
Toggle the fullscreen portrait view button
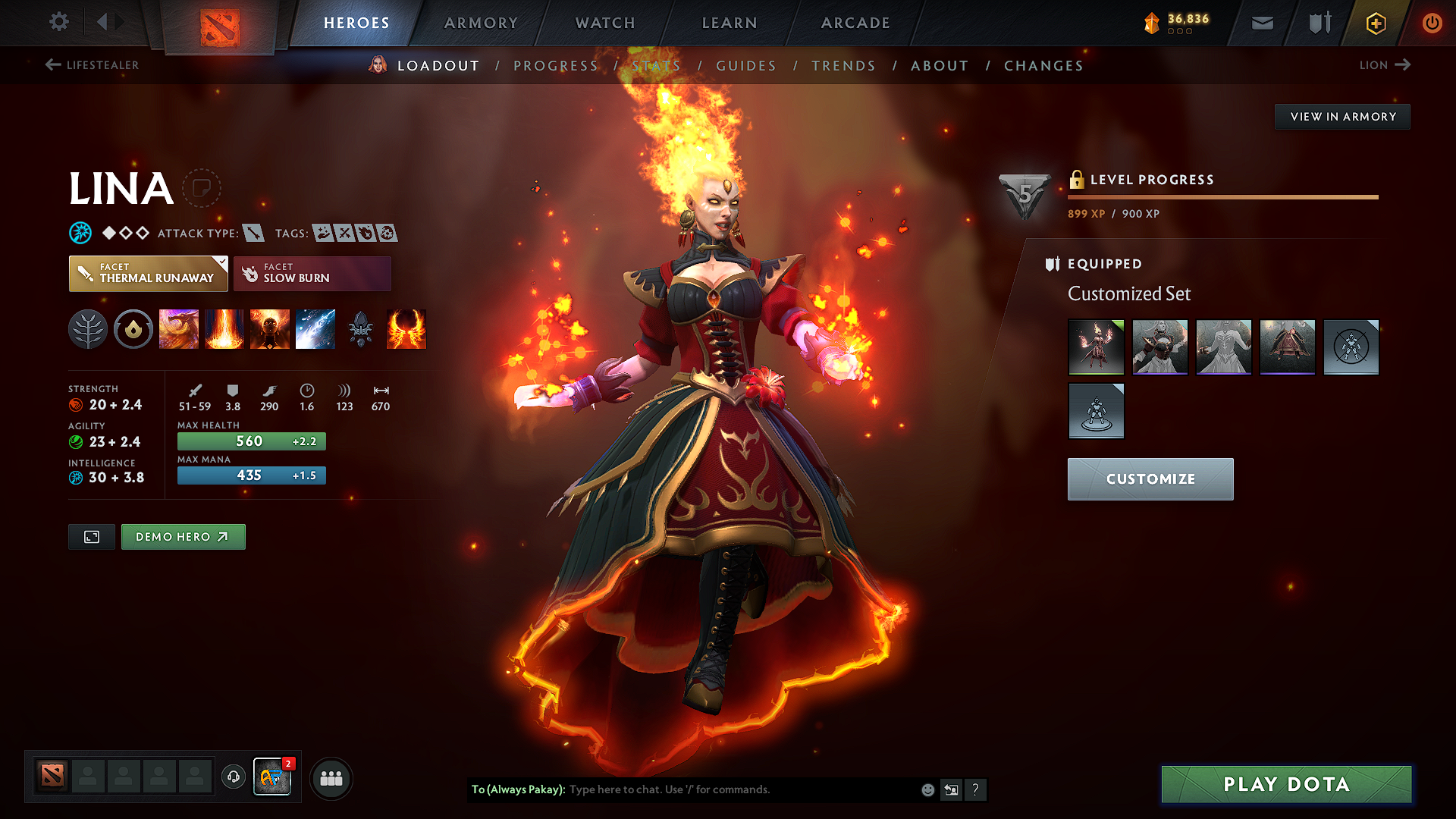[91, 536]
